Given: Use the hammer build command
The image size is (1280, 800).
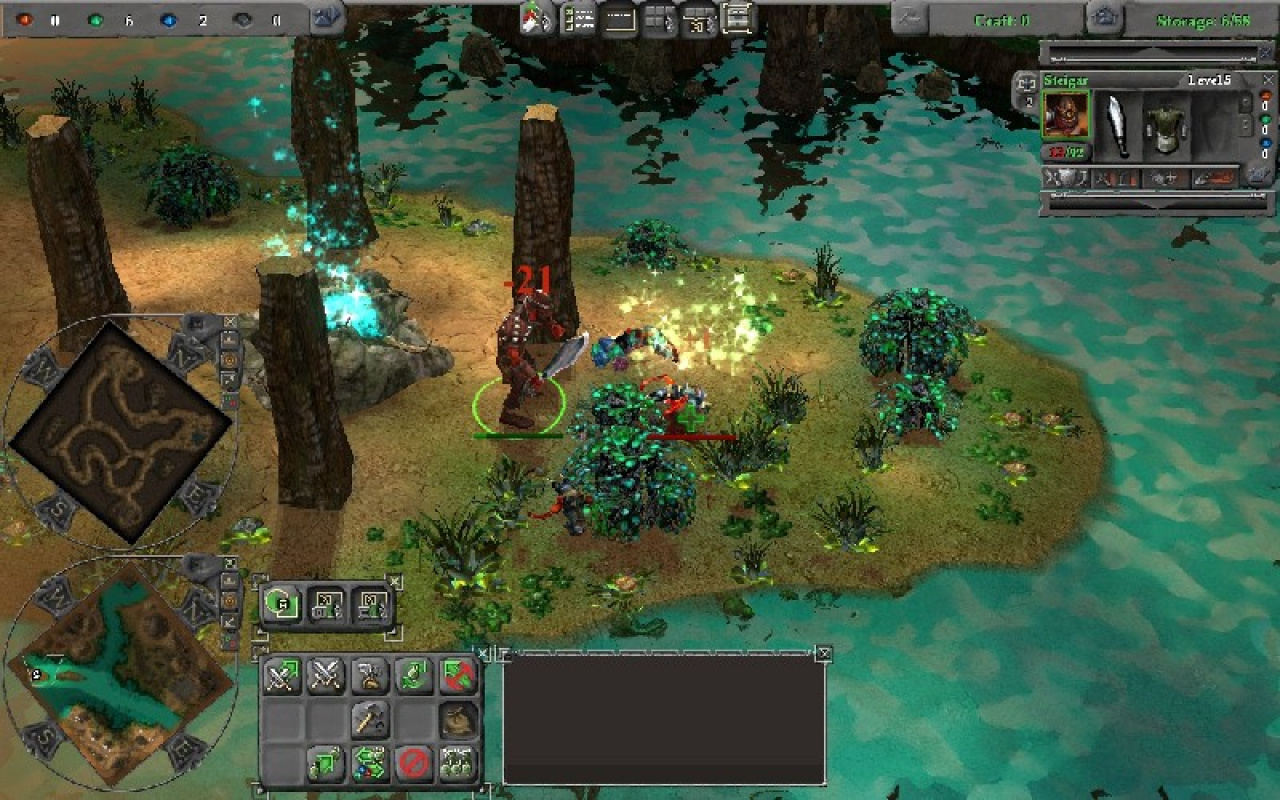Looking at the screenshot, I should [x=370, y=720].
